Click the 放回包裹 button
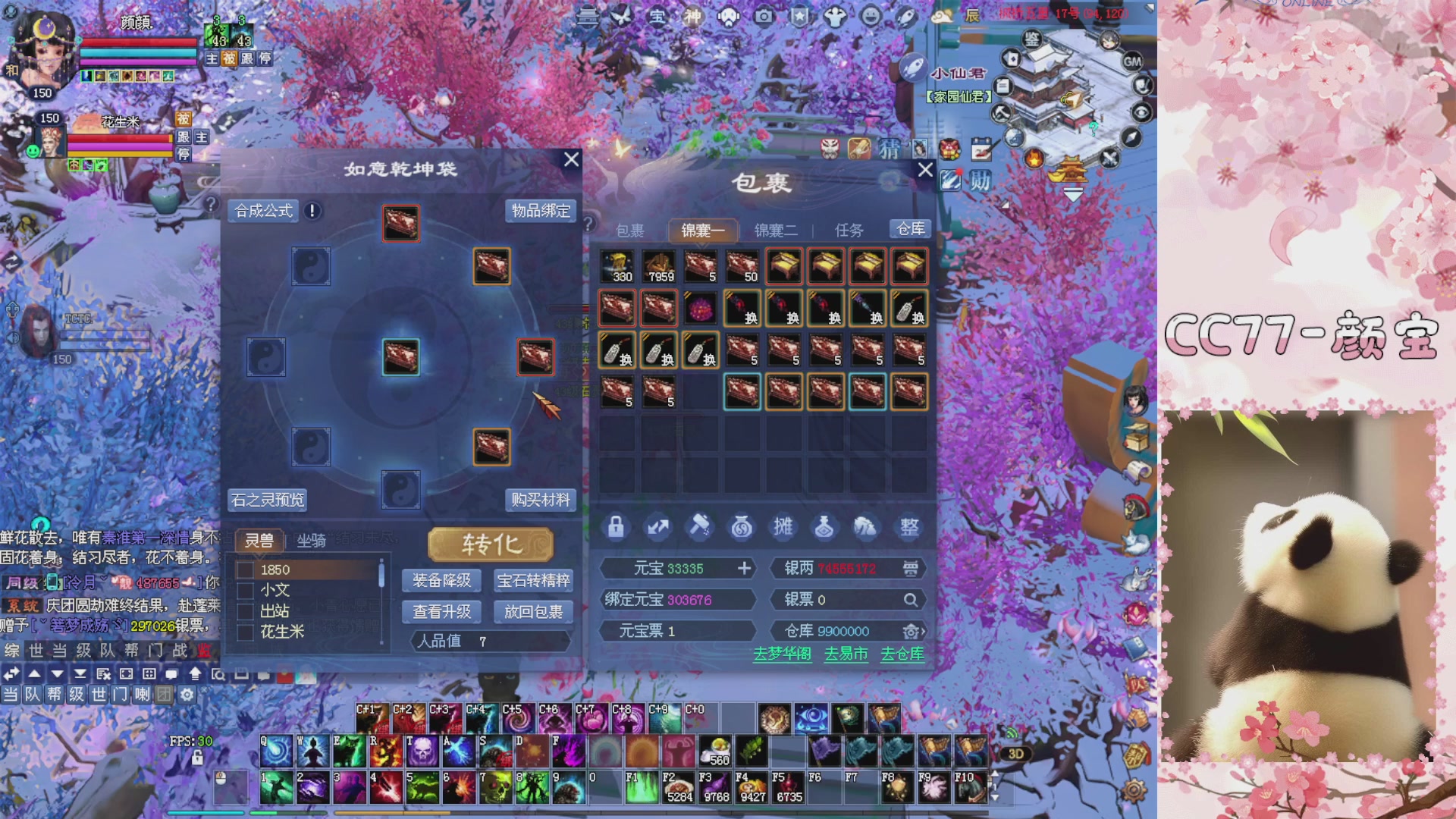The image size is (1456, 819). (533, 612)
